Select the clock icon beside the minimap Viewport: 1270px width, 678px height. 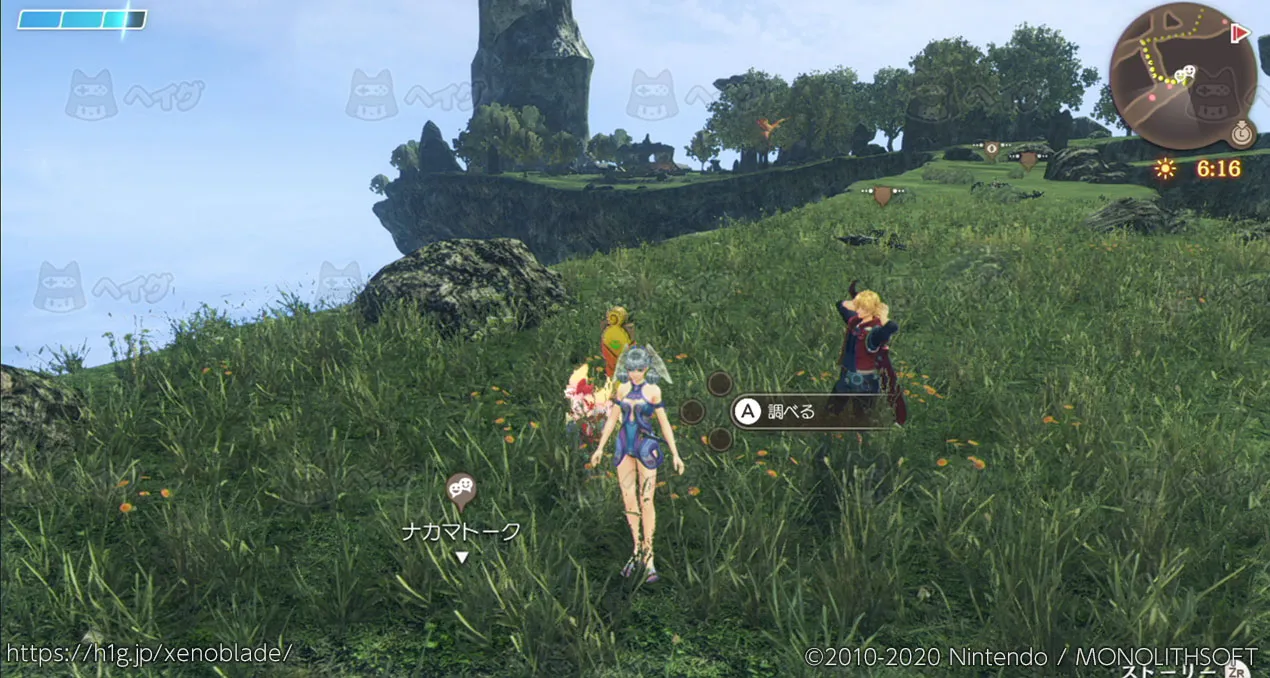coord(1242,133)
